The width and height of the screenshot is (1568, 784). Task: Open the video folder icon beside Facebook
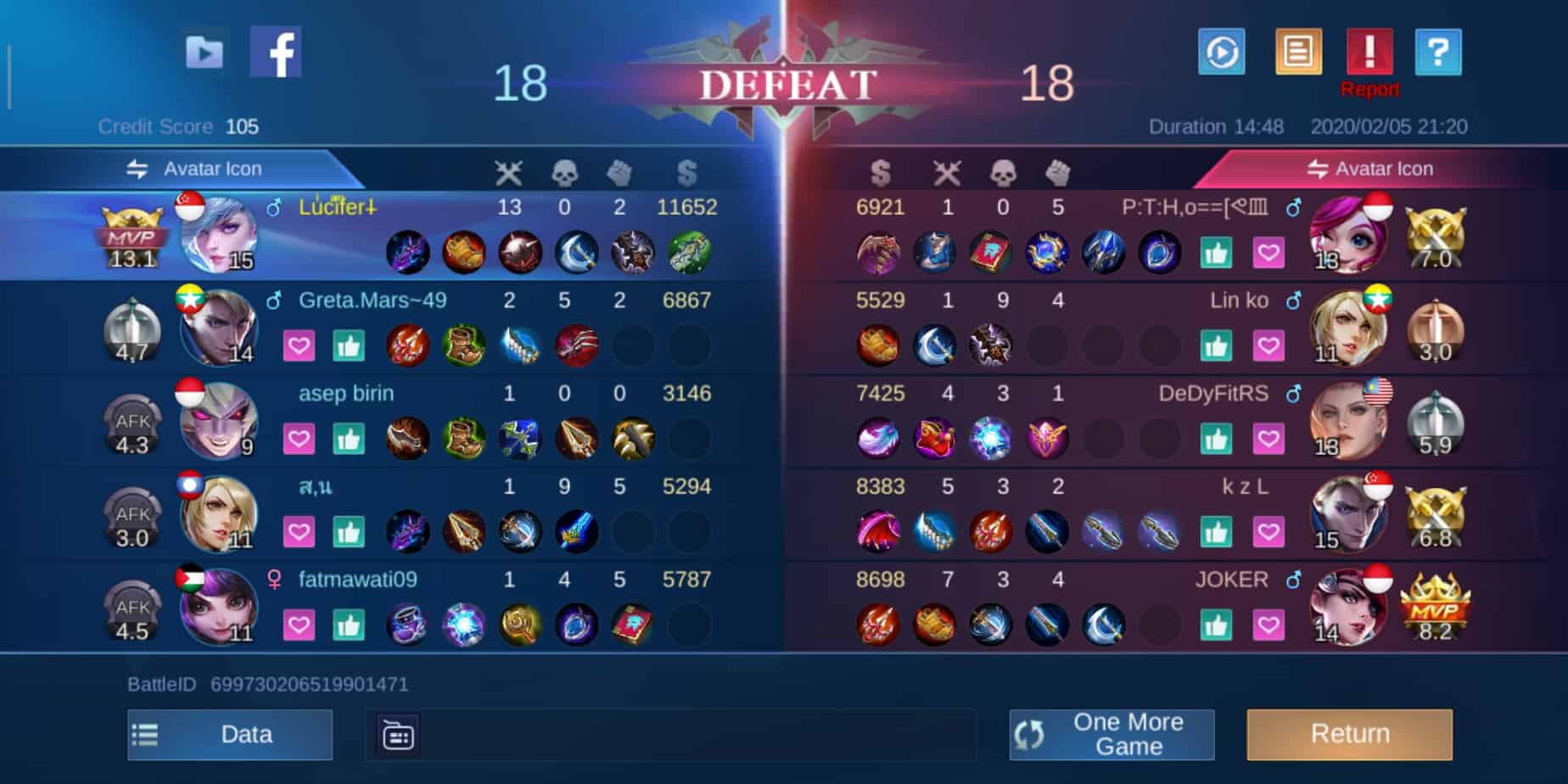point(204,53)
